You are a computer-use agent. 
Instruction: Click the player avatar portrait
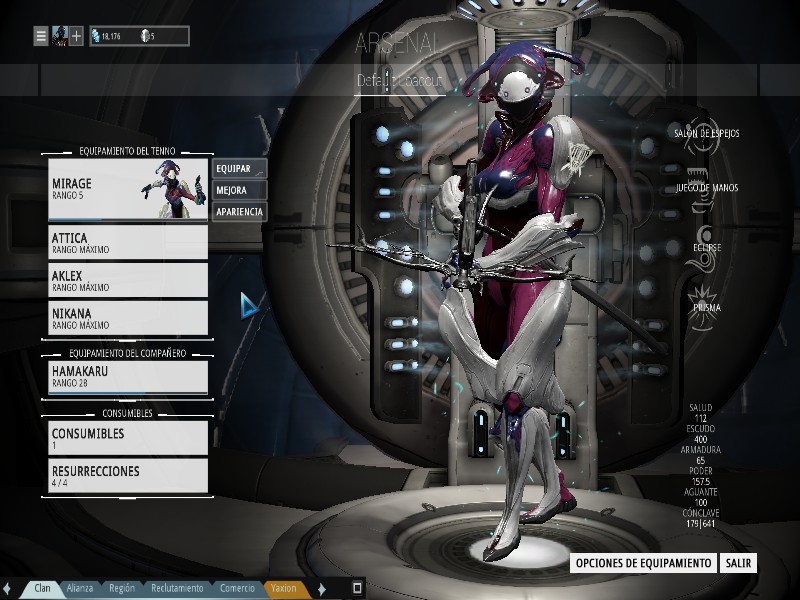[x=59, y=36]
